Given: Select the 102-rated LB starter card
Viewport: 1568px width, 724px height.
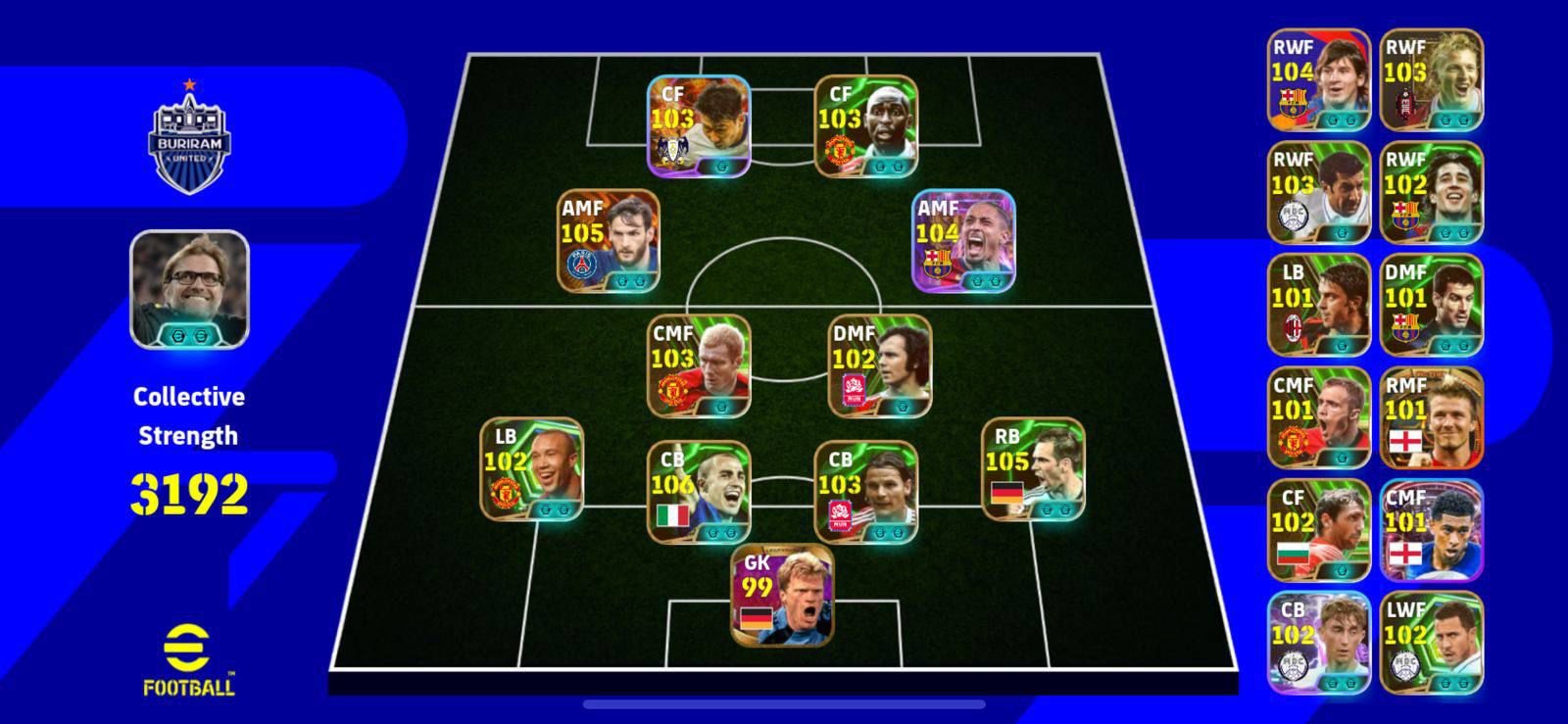Looking at the screenshot, I should pyautogui.click(x=531, y=469).
